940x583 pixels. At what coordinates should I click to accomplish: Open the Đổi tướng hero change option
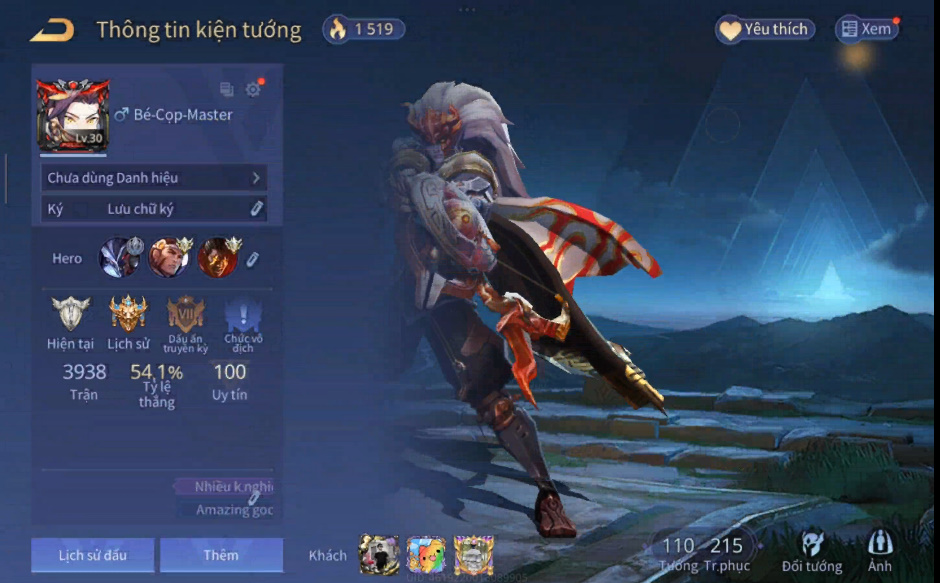812,552
